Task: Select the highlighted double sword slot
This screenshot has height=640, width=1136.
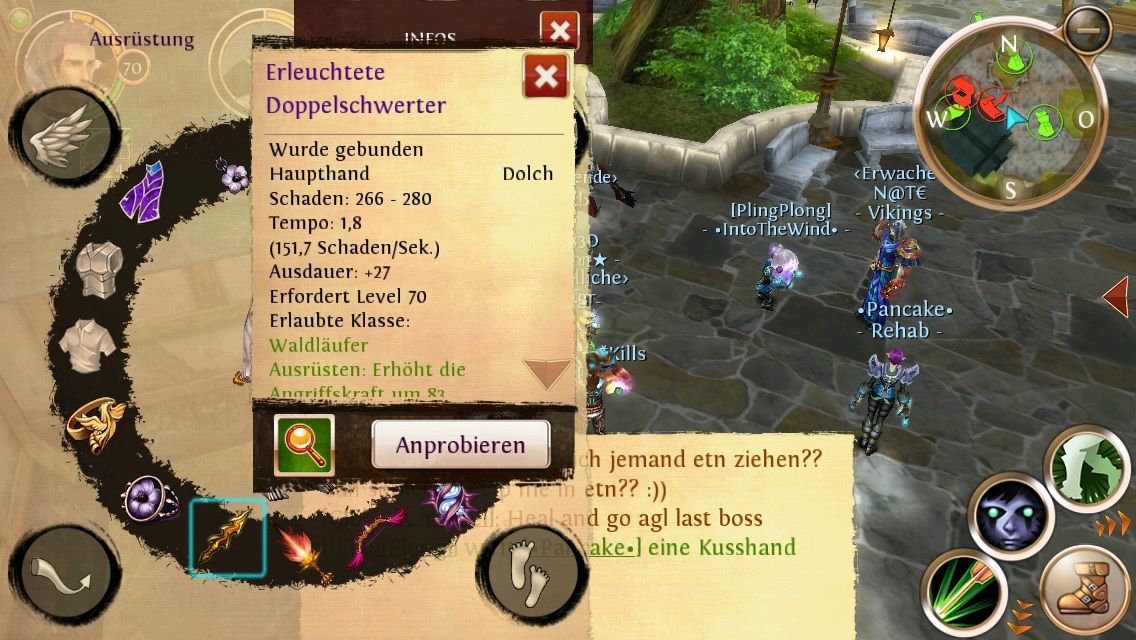Action: click(x=228, y=537)
